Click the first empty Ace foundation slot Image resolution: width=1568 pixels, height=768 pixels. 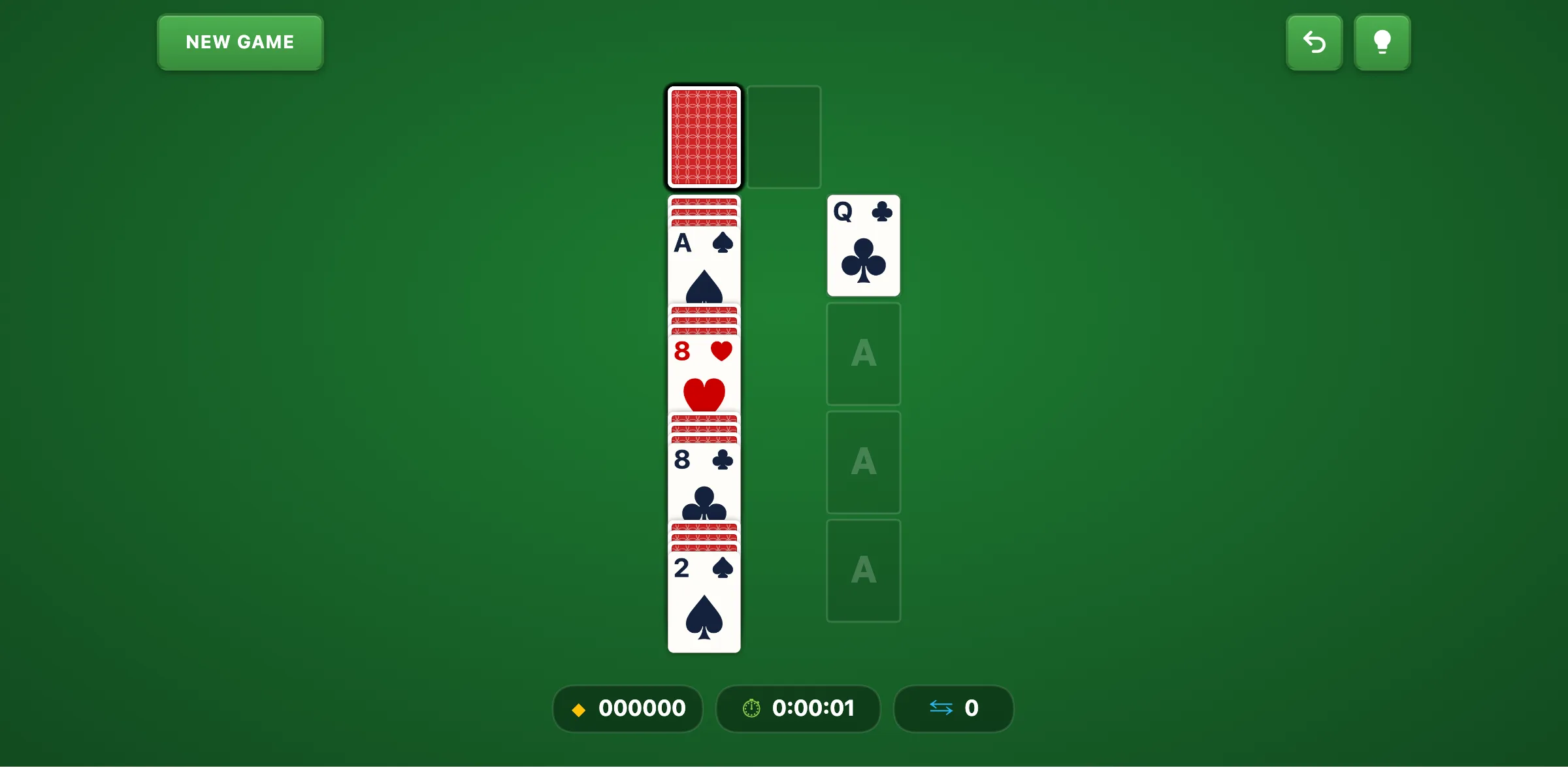tap(864, 353)
